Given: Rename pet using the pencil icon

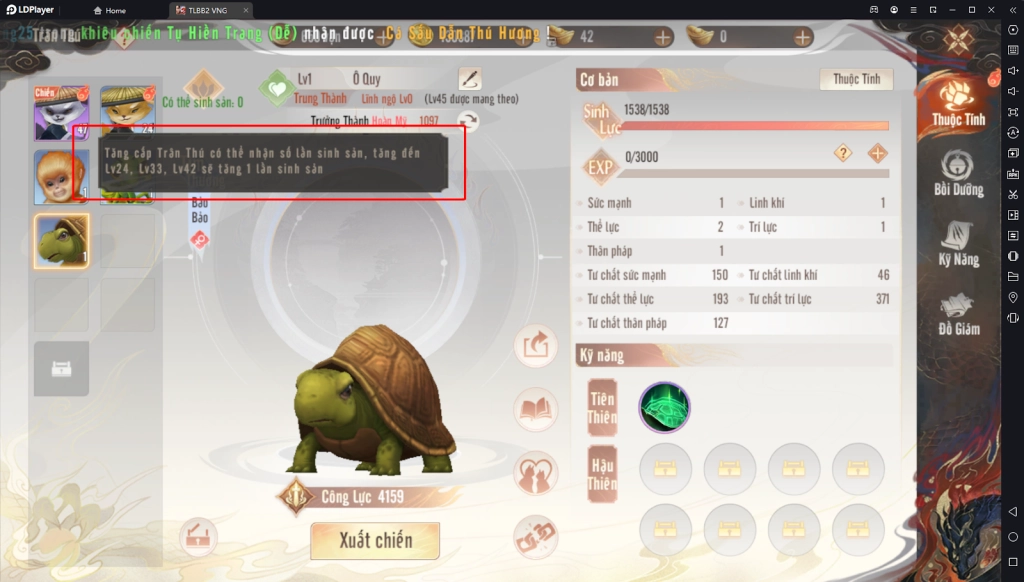Looking at the screenshot, I should [x=469, y=79].
